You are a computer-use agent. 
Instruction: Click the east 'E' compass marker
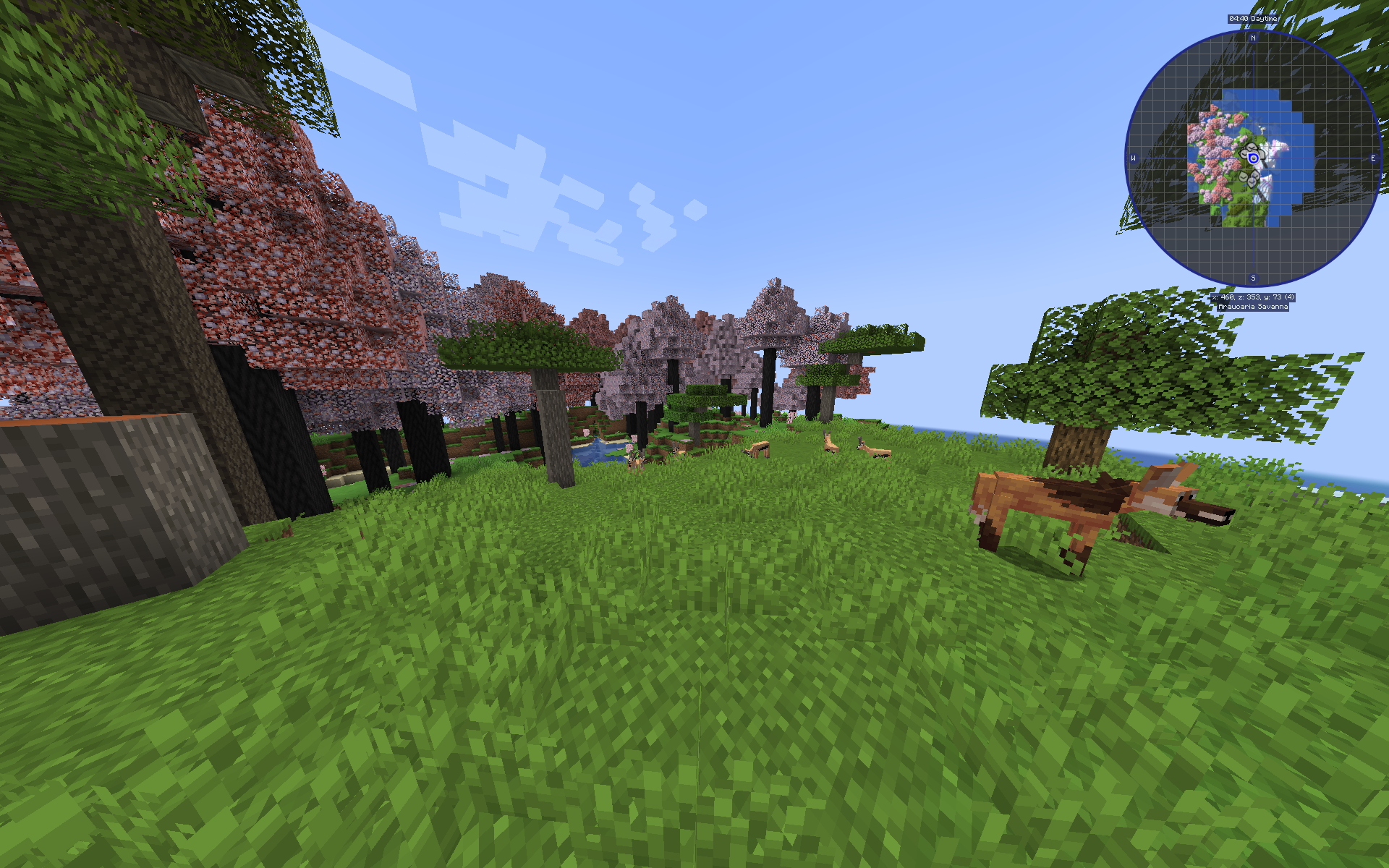[x=1374, y=158]
